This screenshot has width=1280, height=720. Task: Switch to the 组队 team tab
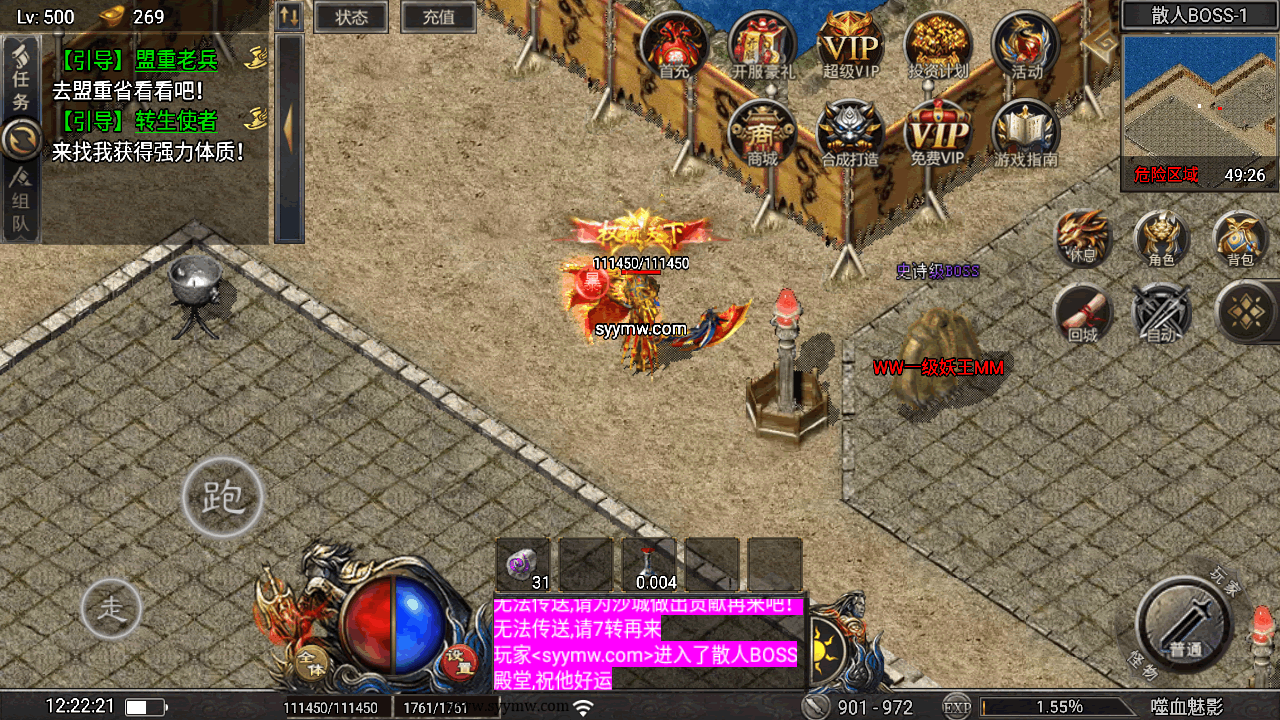click(21, 204)
